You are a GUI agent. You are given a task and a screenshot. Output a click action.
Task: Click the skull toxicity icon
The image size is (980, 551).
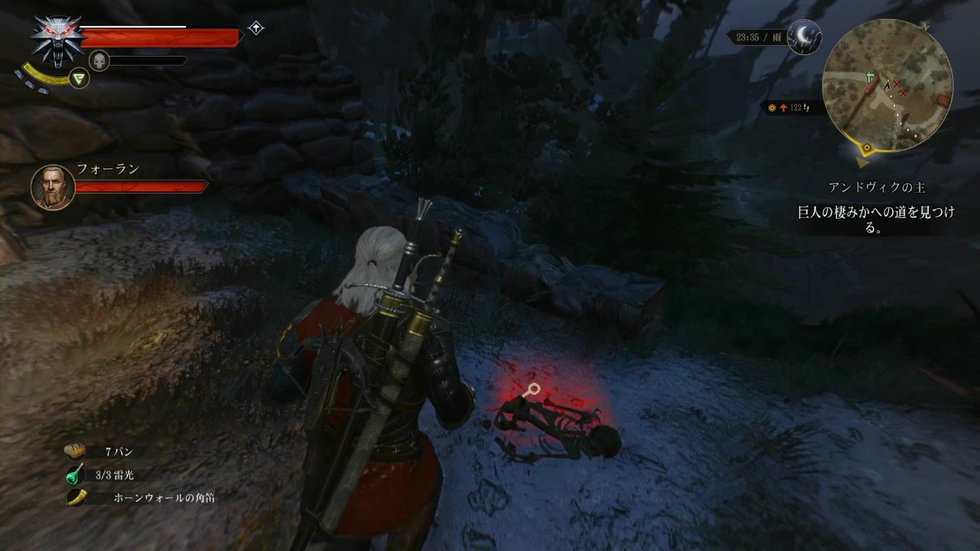tap(99, 61)
